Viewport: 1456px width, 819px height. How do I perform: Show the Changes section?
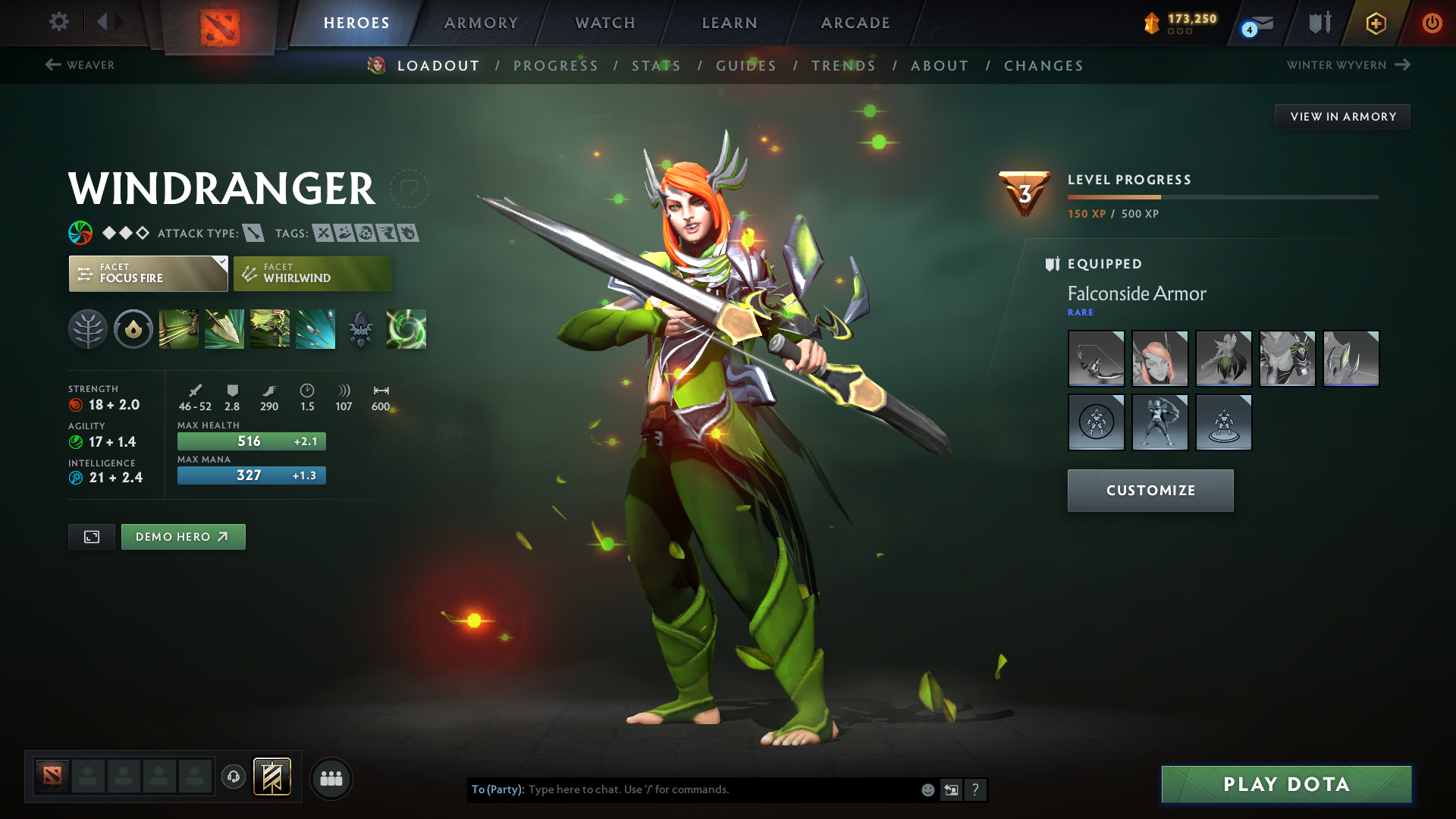click(1043, 66)
